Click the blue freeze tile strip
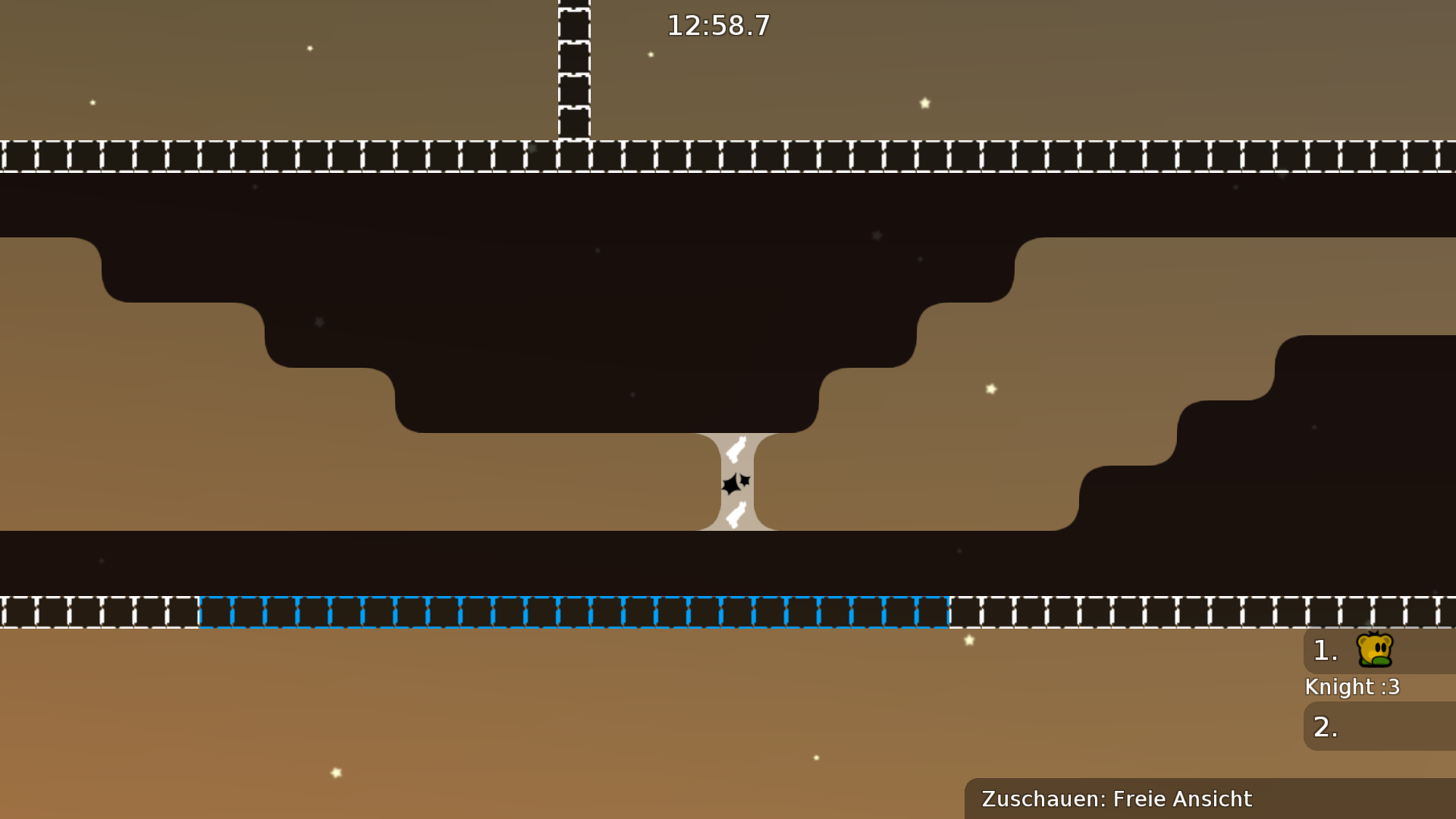 click(573, 613)
